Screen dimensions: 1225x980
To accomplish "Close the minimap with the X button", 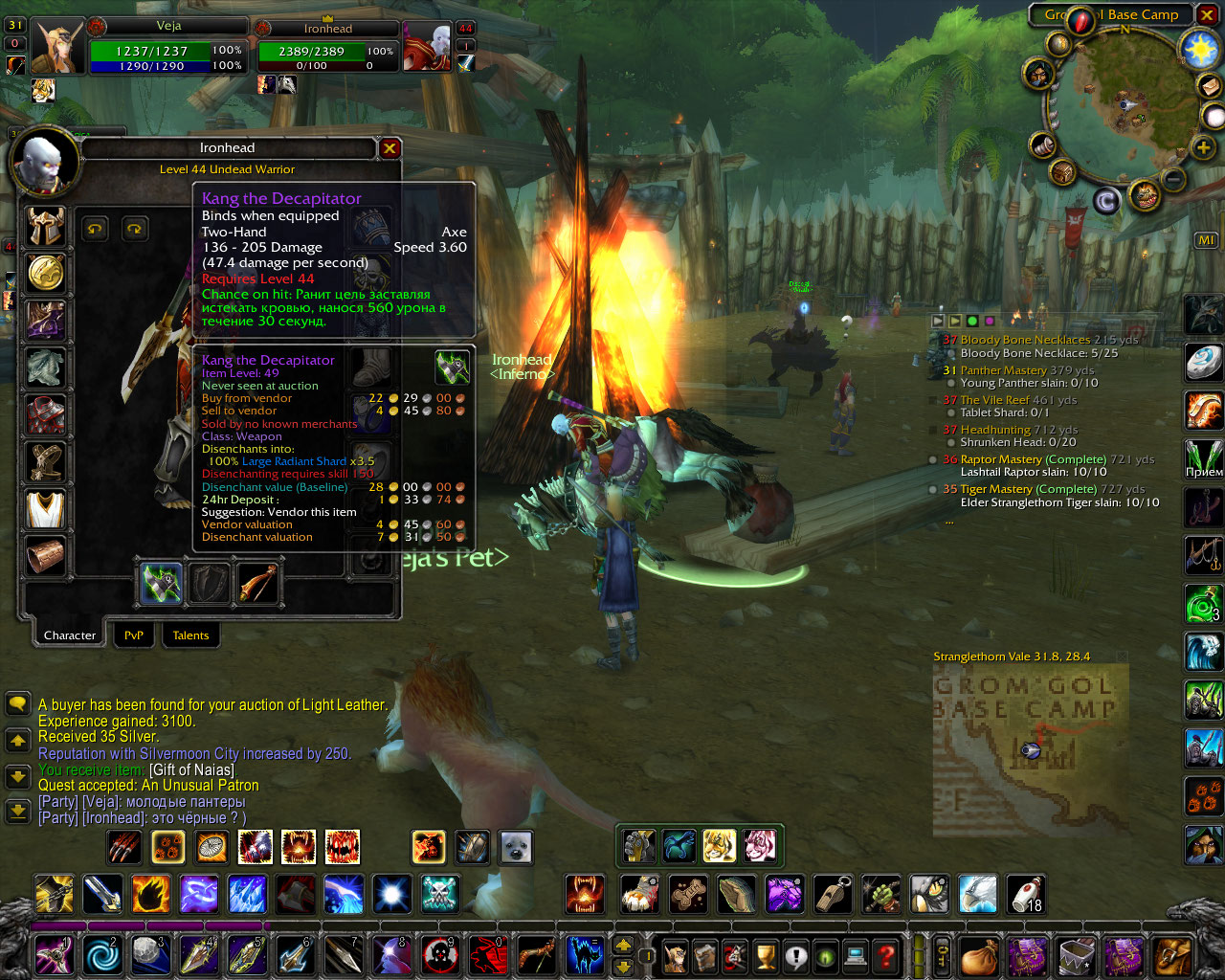I will (1208, 15).
